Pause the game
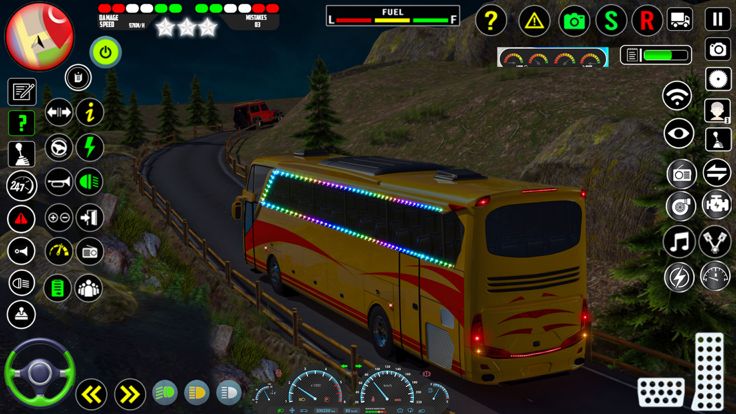This screenshot has height=414, width=736. 717,19
